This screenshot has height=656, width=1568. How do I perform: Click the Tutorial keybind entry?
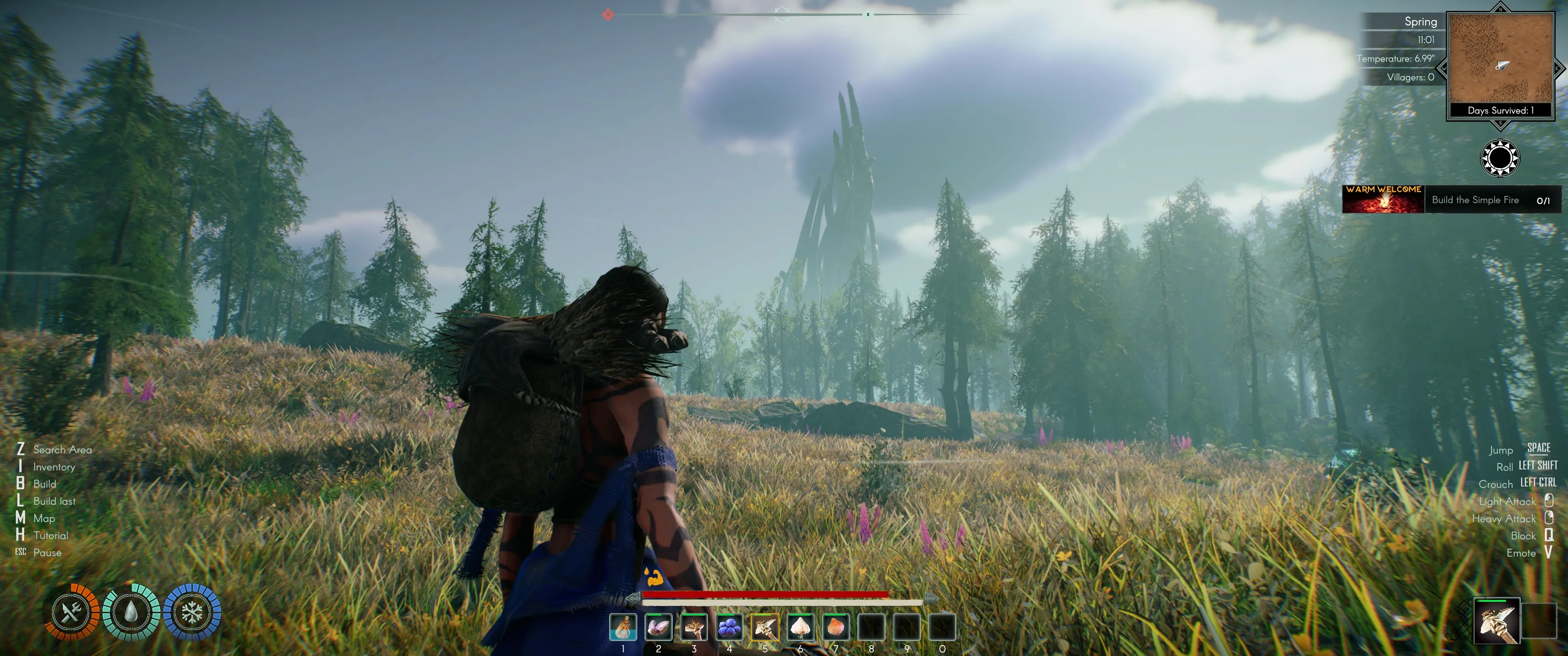click(x=51, y=536)
